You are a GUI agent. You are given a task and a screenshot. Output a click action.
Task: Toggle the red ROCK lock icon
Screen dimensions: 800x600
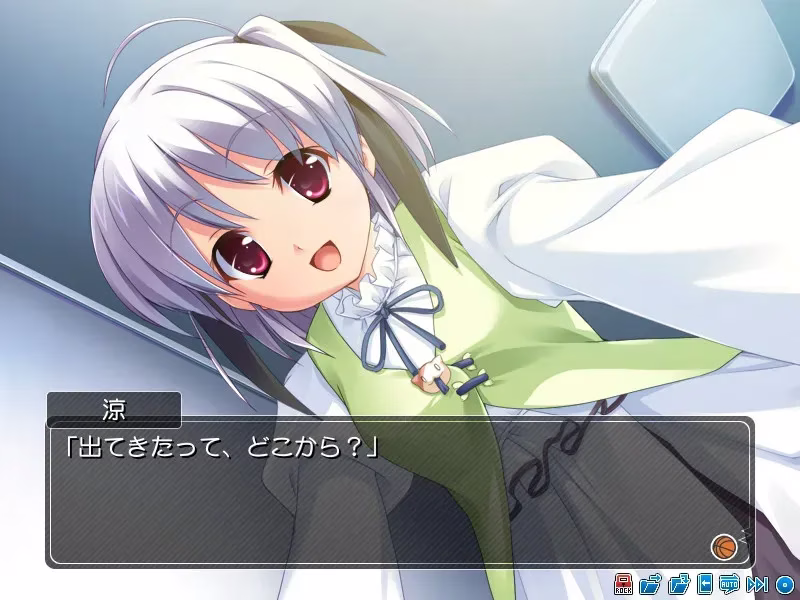tap(623, 584)
